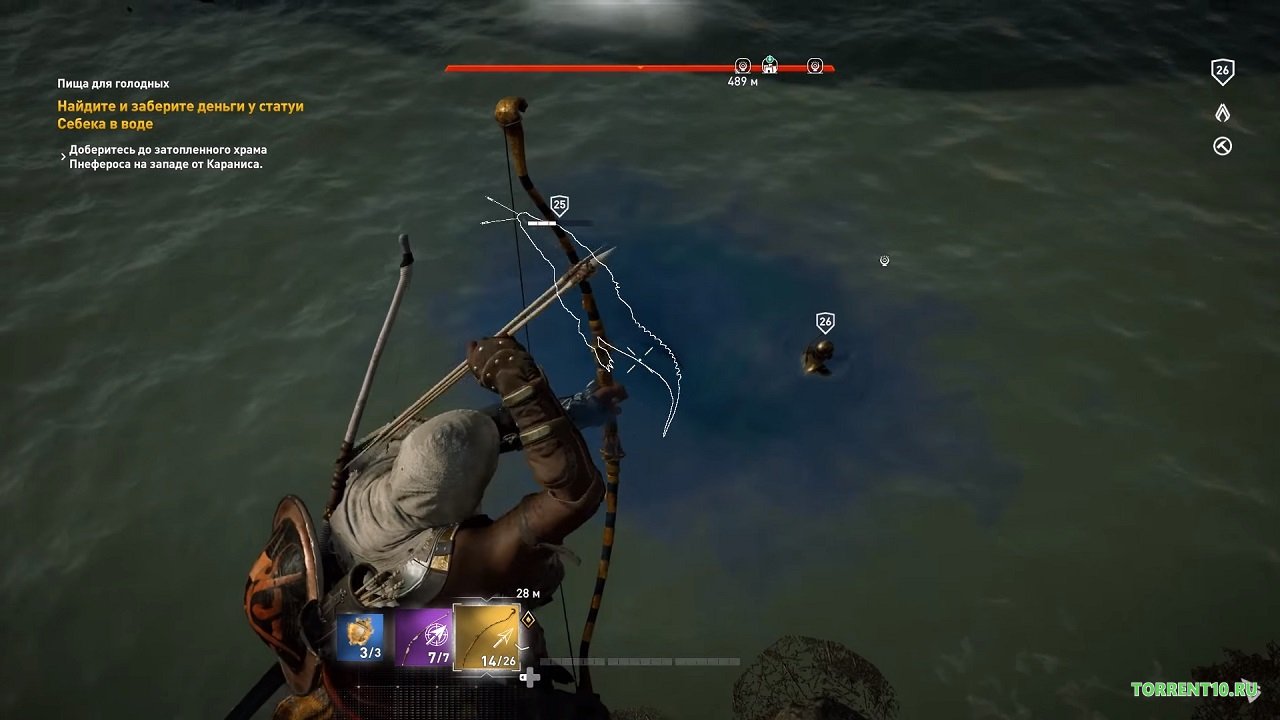This screenshot has width=1280, height=720.
Task: Click the diamond icon beside the gold bow slot
Action: click(528, 620)
